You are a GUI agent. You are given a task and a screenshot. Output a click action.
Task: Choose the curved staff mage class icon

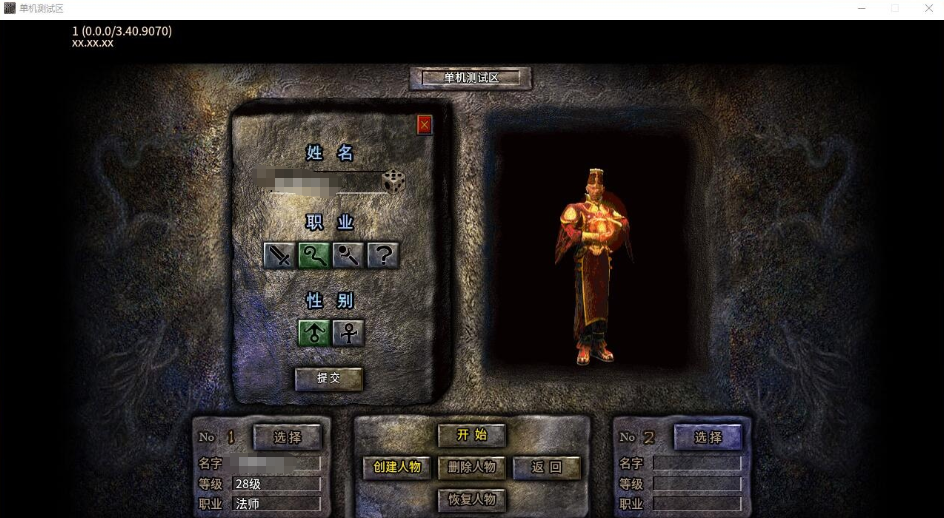(x=314, y=255)
